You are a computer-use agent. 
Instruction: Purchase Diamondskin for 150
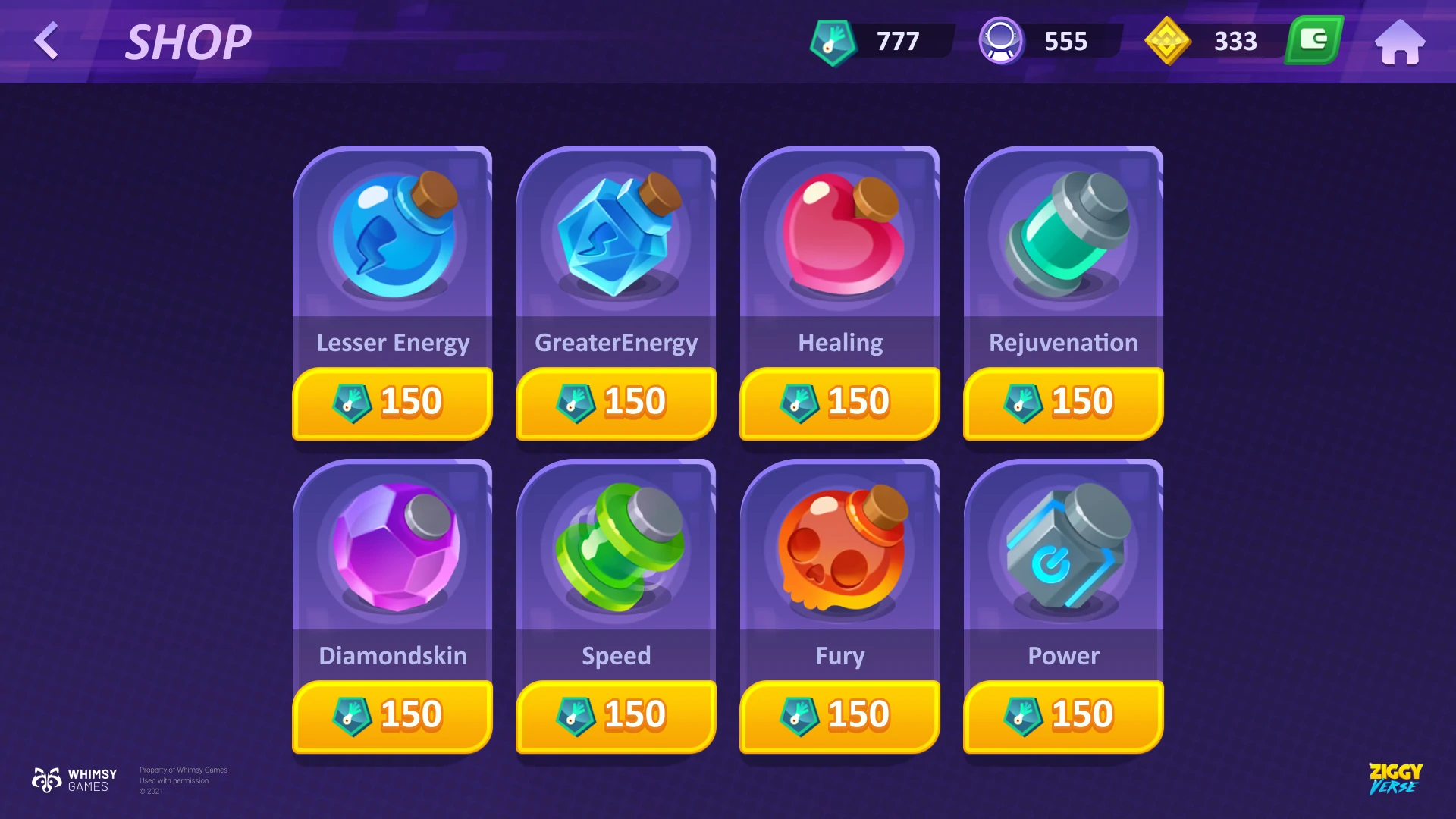click(x=392, y=716)
